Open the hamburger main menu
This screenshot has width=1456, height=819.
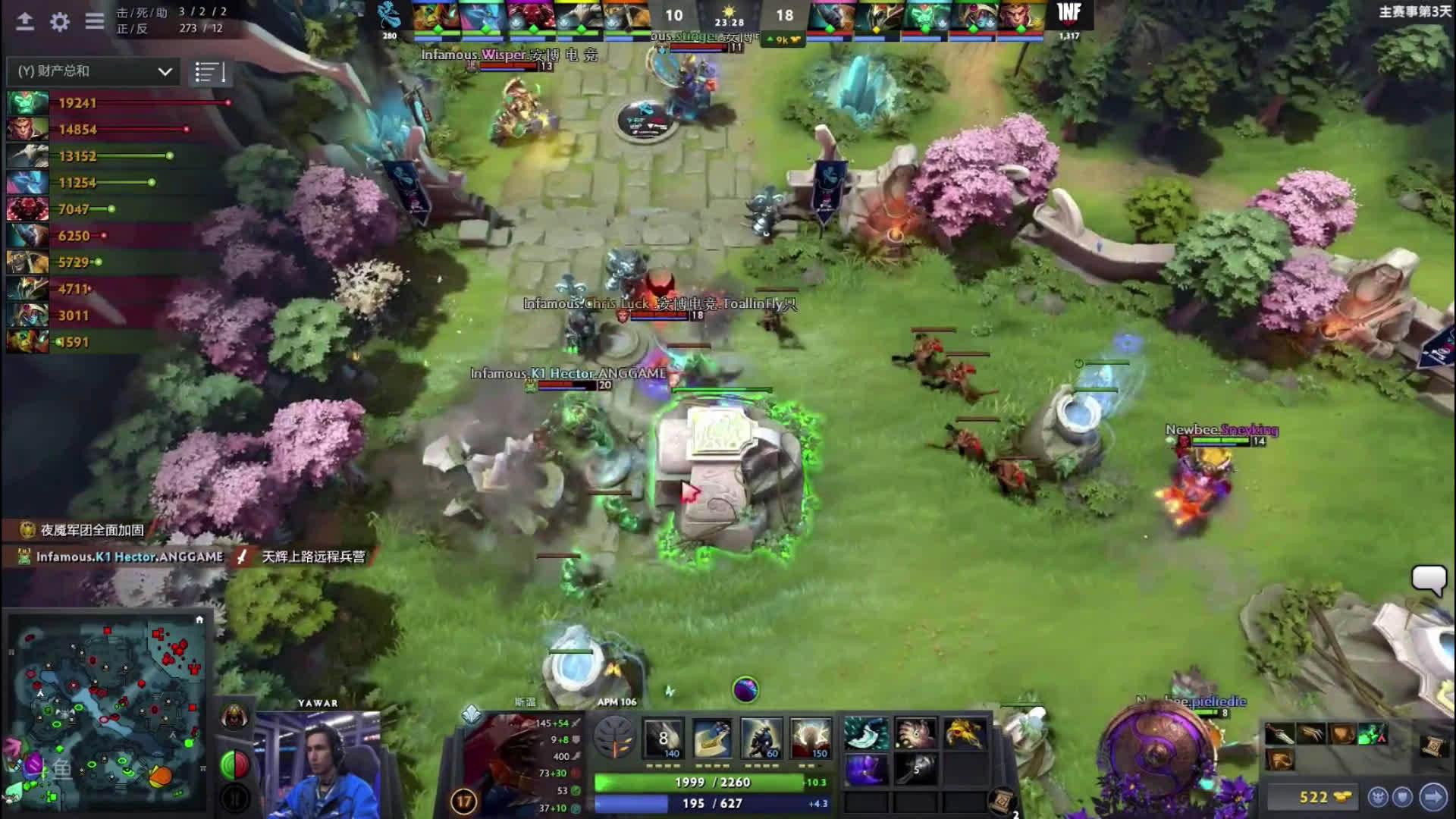click(x=95, y=21)
